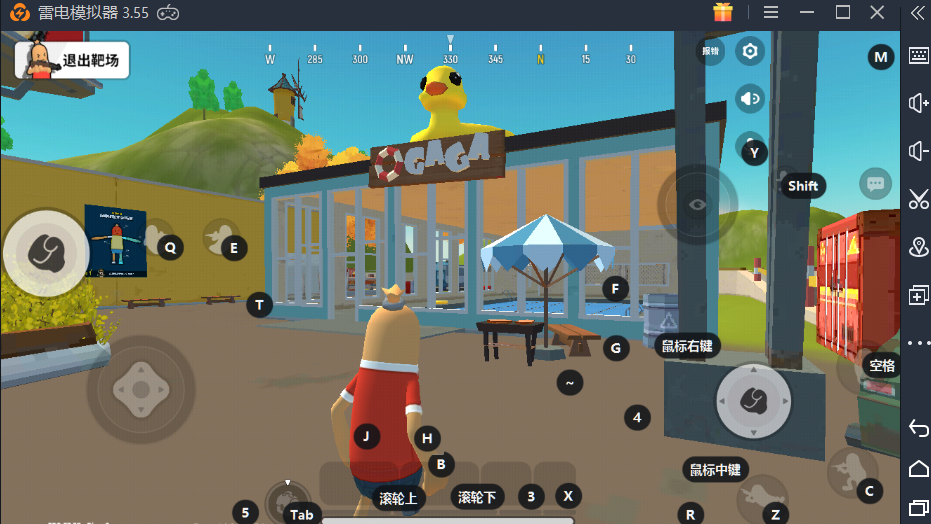Exit the training range via 退出靶场
Screen dimensions: 931x524
pos(68,60)
